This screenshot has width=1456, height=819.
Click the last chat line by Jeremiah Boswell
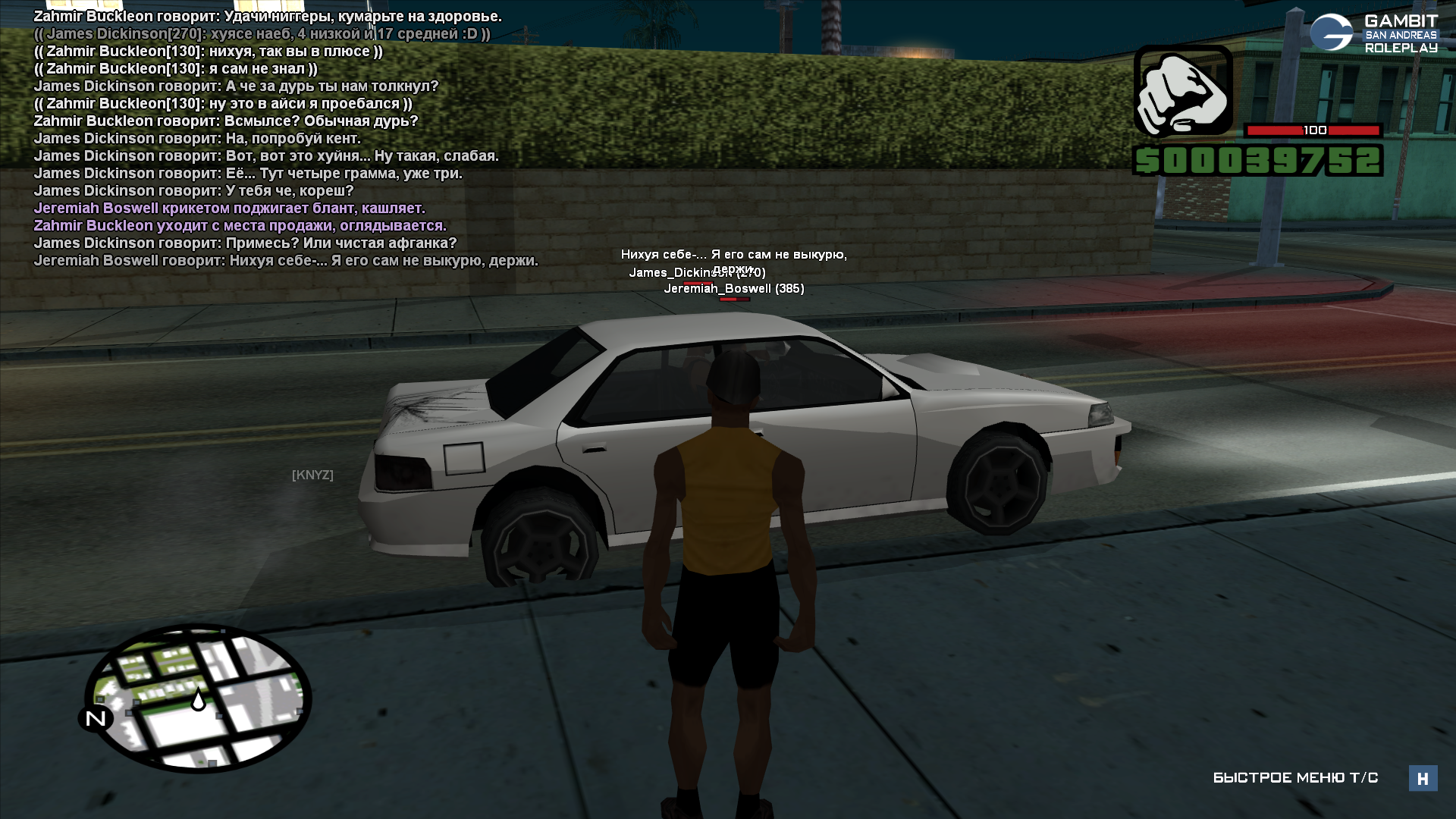coord(286,261)
